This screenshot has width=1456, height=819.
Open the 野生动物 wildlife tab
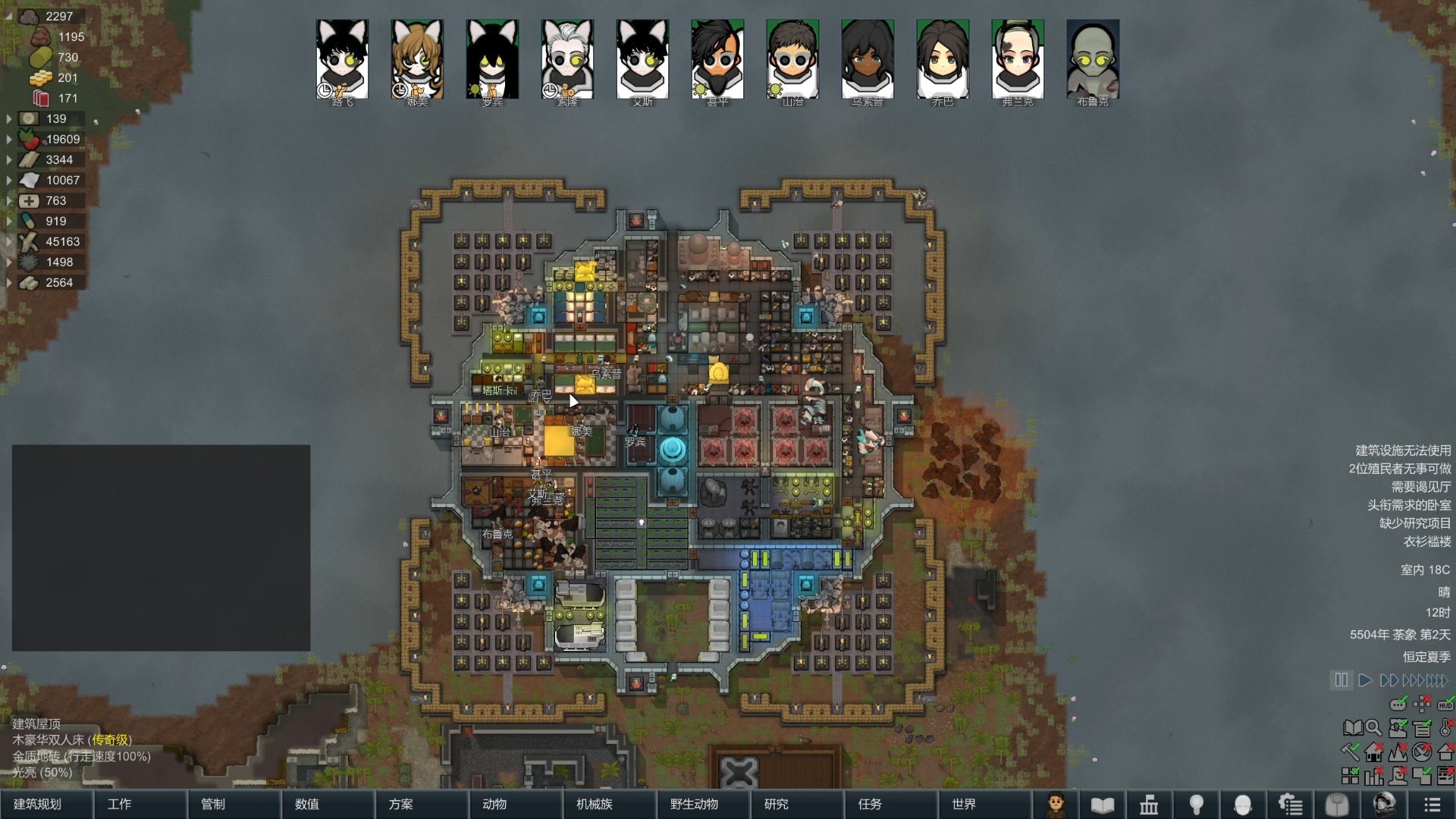coord(694,804)
